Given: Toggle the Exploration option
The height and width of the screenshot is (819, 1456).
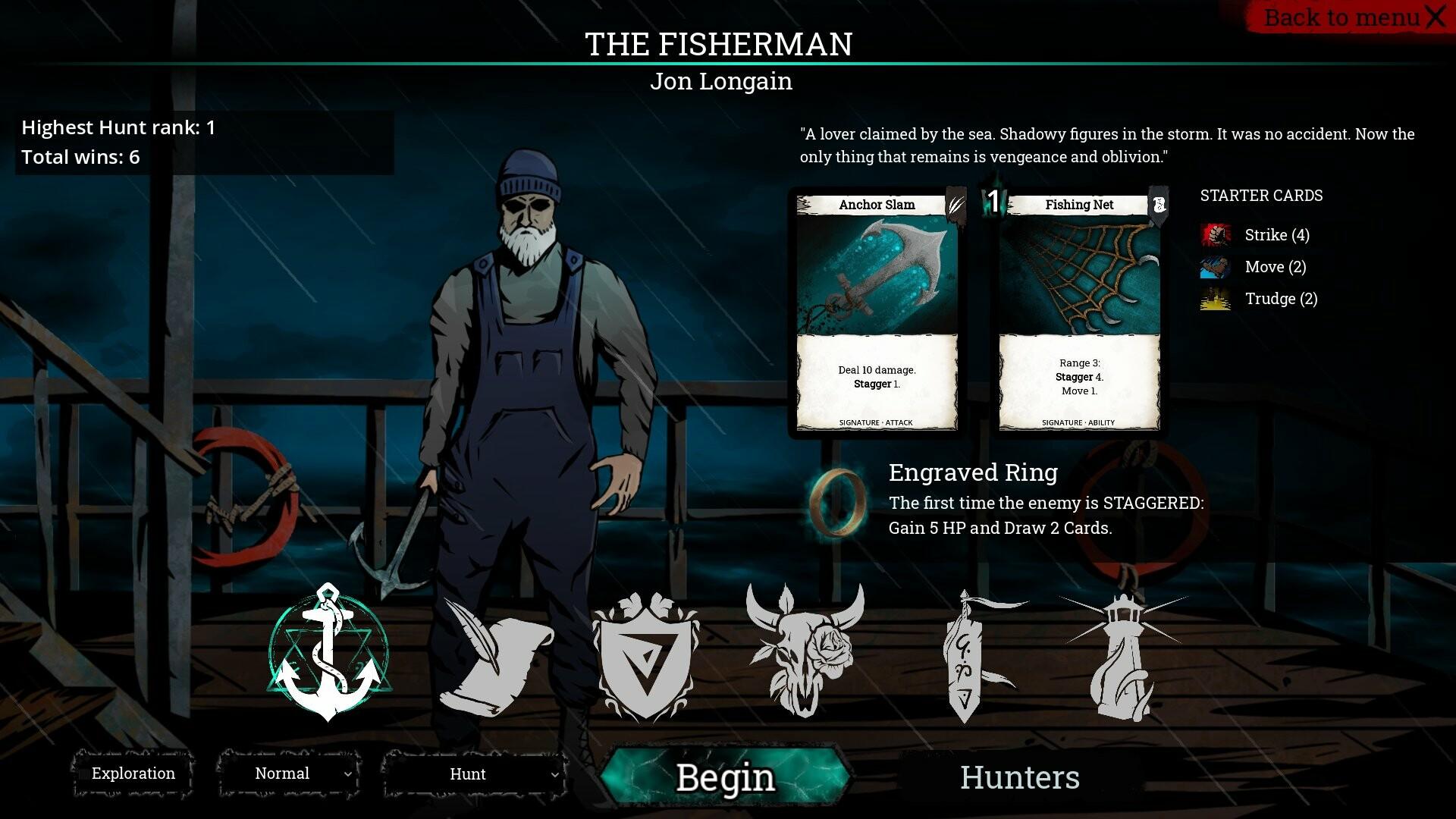Looking at the screenshot, I should point(133,773).
